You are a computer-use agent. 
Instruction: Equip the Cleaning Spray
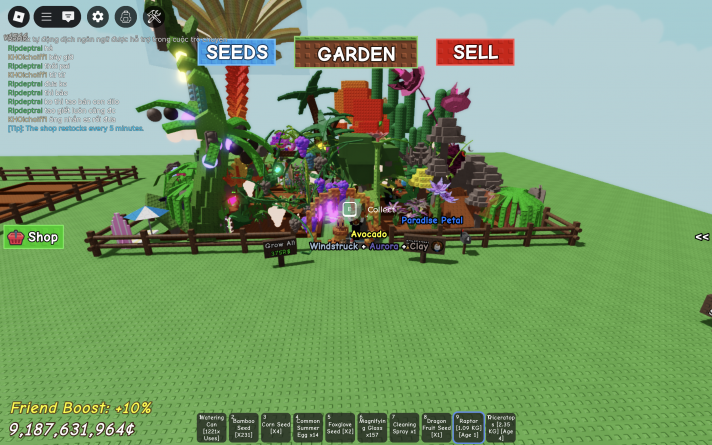click(404, 427)
